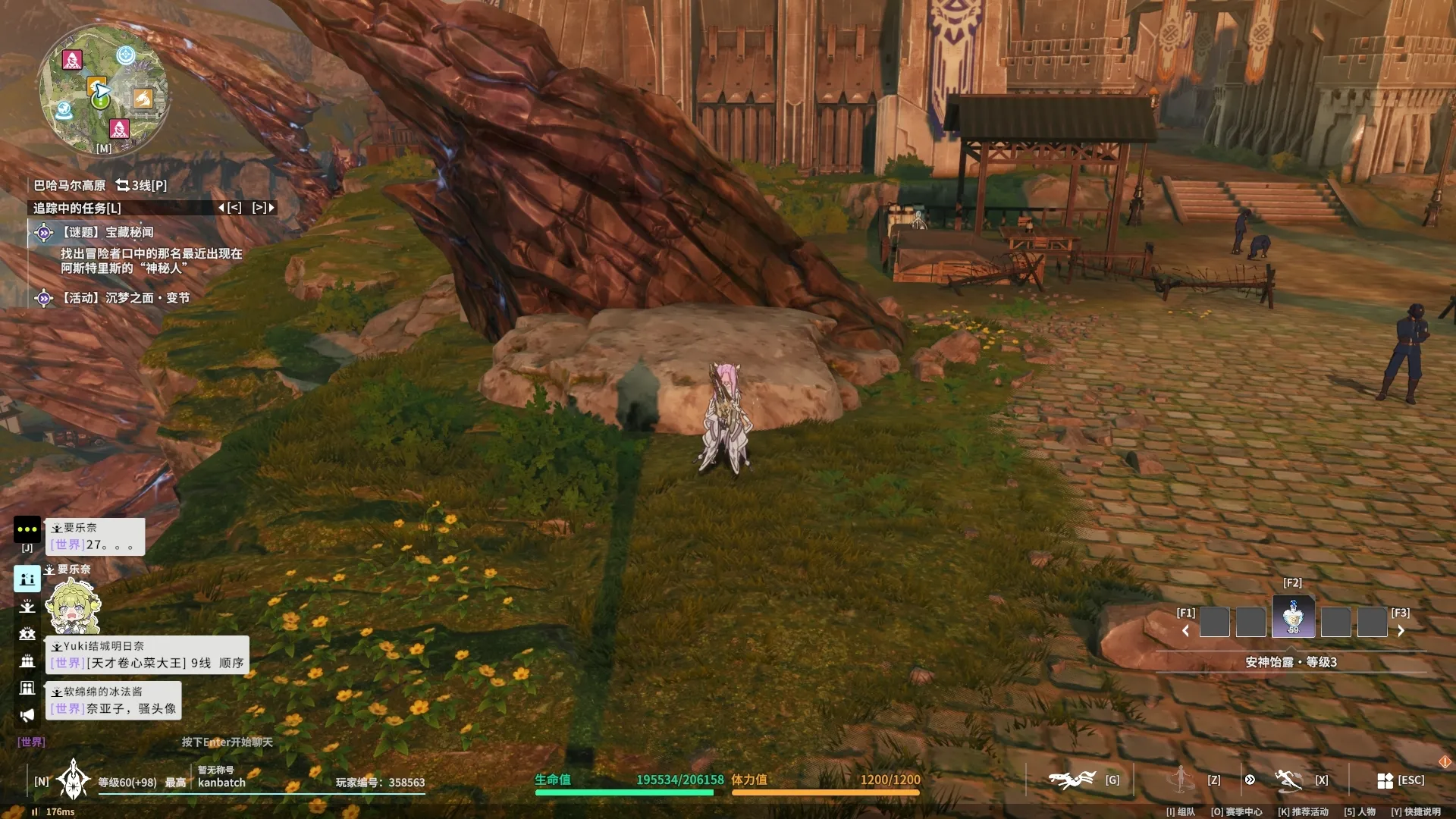This screenshot has height=819, width=1456.
Task: Open Yuki结城明日奈's world chat message
Action: [x=147, y=655]
